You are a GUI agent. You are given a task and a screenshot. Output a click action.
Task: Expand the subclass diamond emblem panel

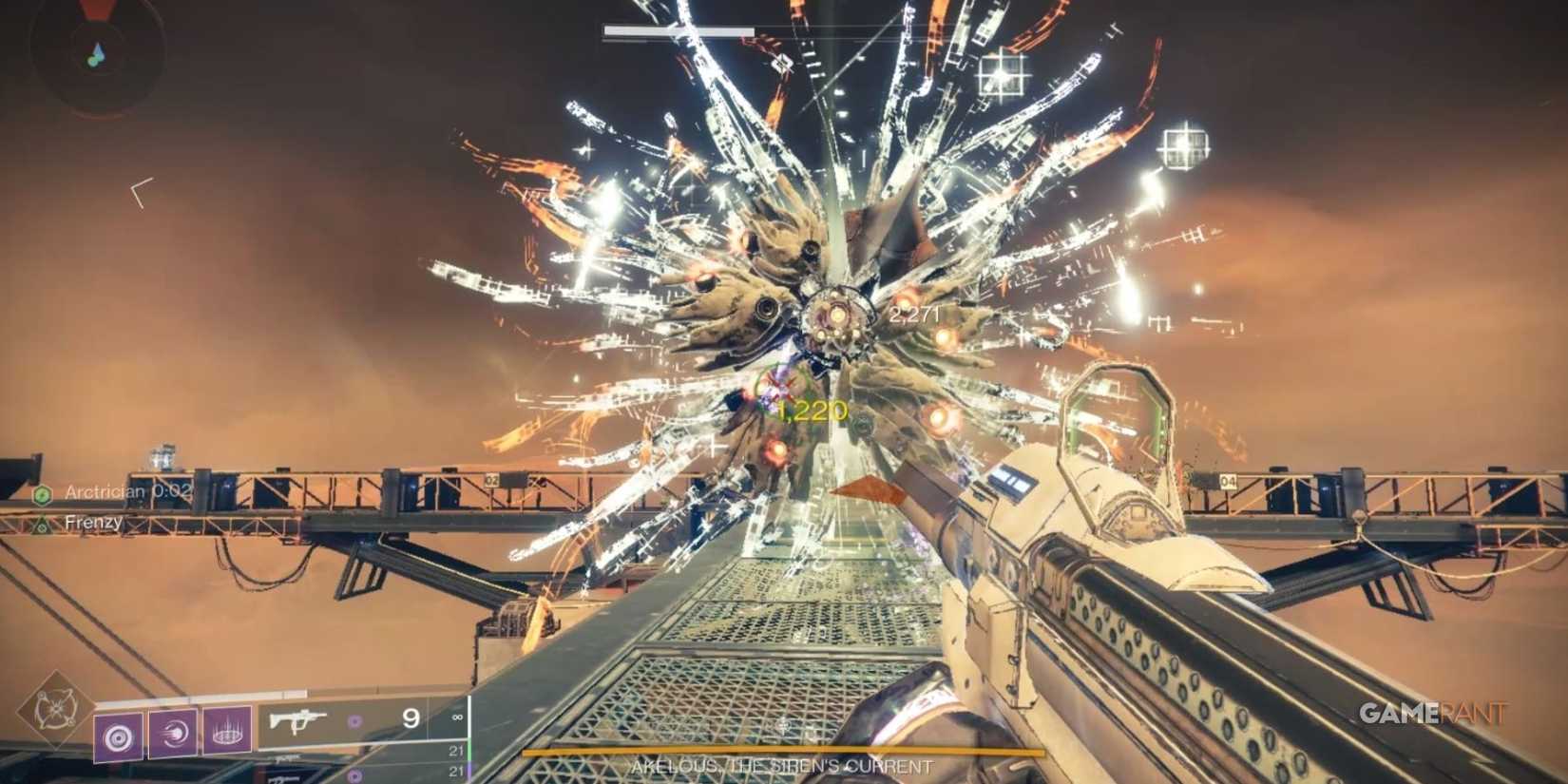pos(55,711)
